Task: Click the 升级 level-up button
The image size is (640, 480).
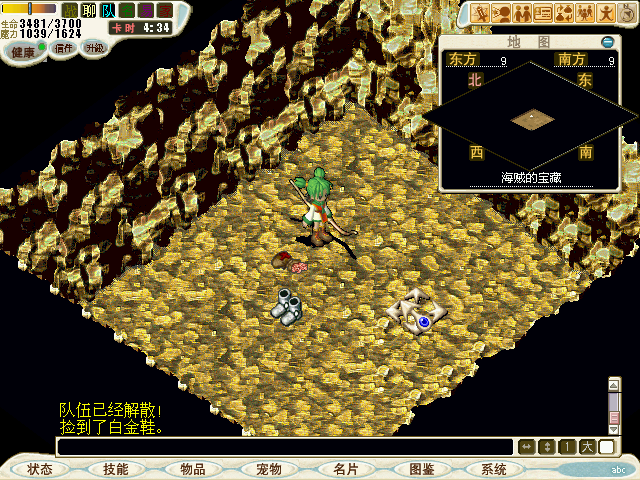Action: pyautogui.click(x=94, y=48)
